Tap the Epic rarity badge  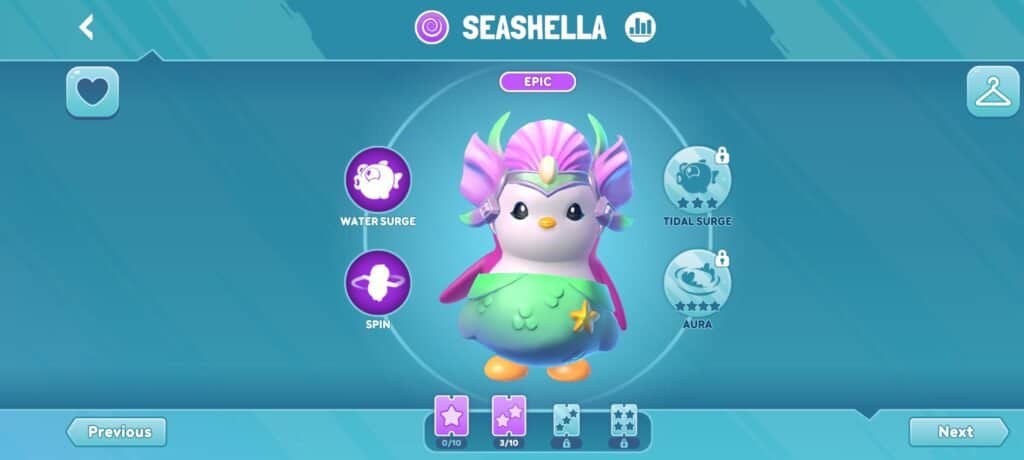[538, 82]
